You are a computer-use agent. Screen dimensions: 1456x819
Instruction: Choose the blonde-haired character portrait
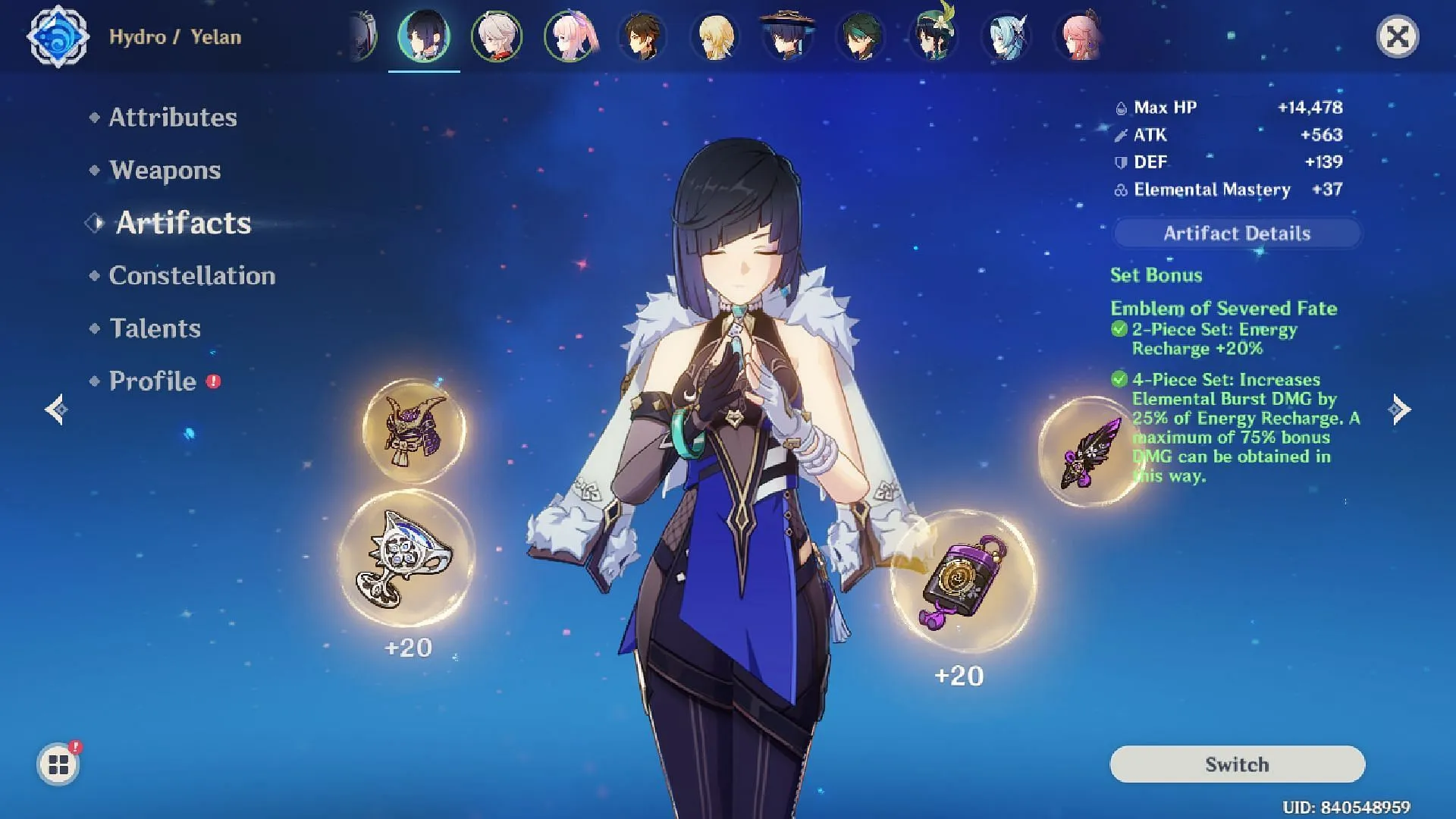point(715,36)
